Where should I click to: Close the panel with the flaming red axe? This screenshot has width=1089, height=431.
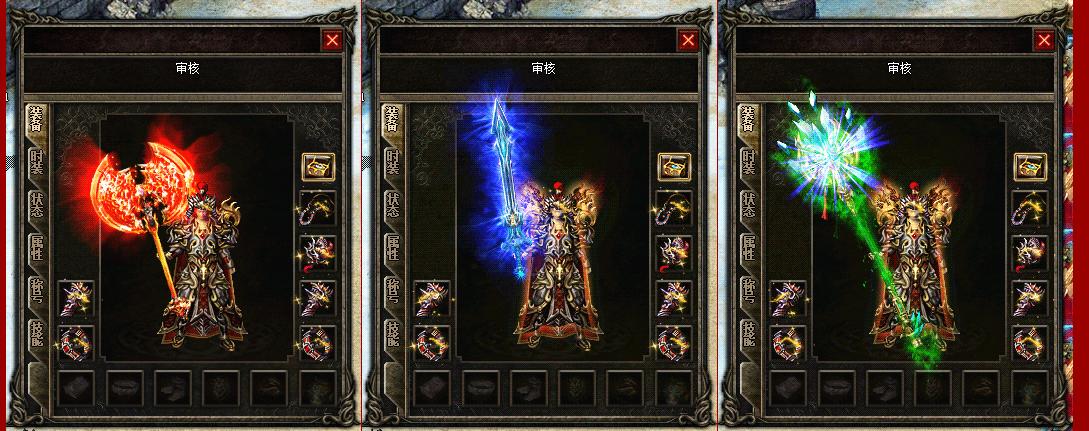(x=332, y=40)
